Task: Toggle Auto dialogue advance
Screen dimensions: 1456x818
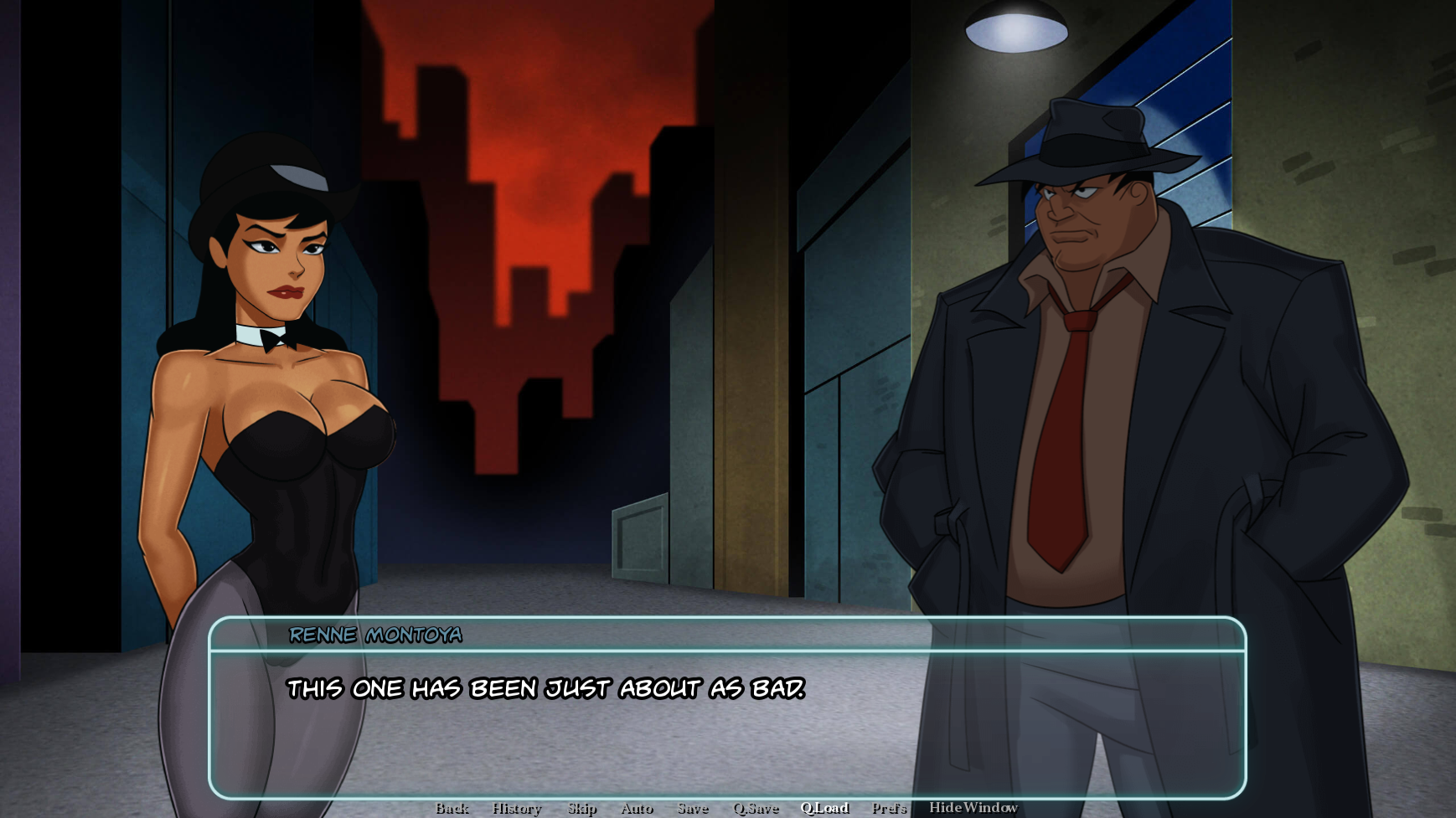Action: (637, 808)
